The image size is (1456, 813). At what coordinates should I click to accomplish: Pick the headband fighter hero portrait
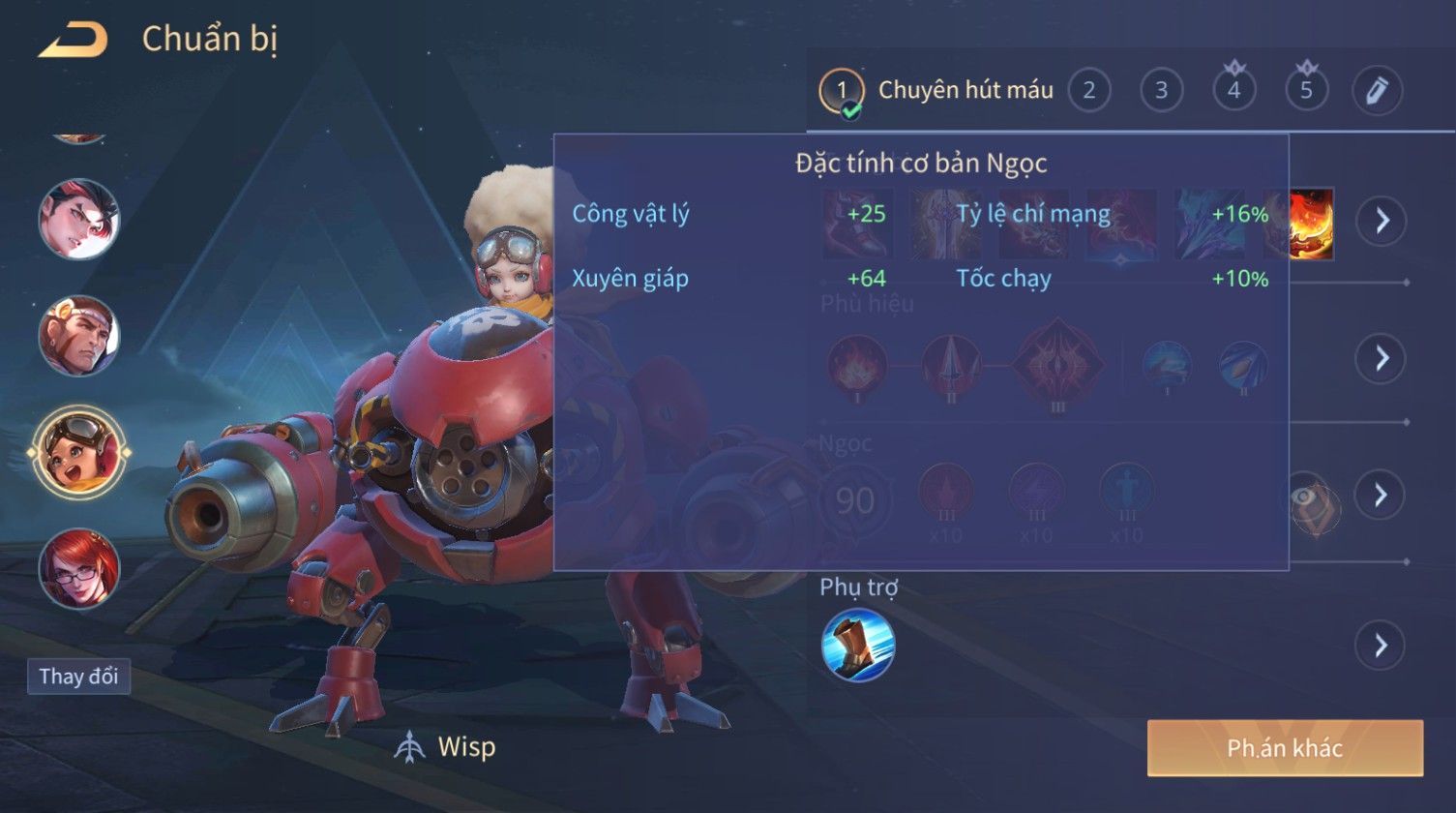click(x=79, y=335)
